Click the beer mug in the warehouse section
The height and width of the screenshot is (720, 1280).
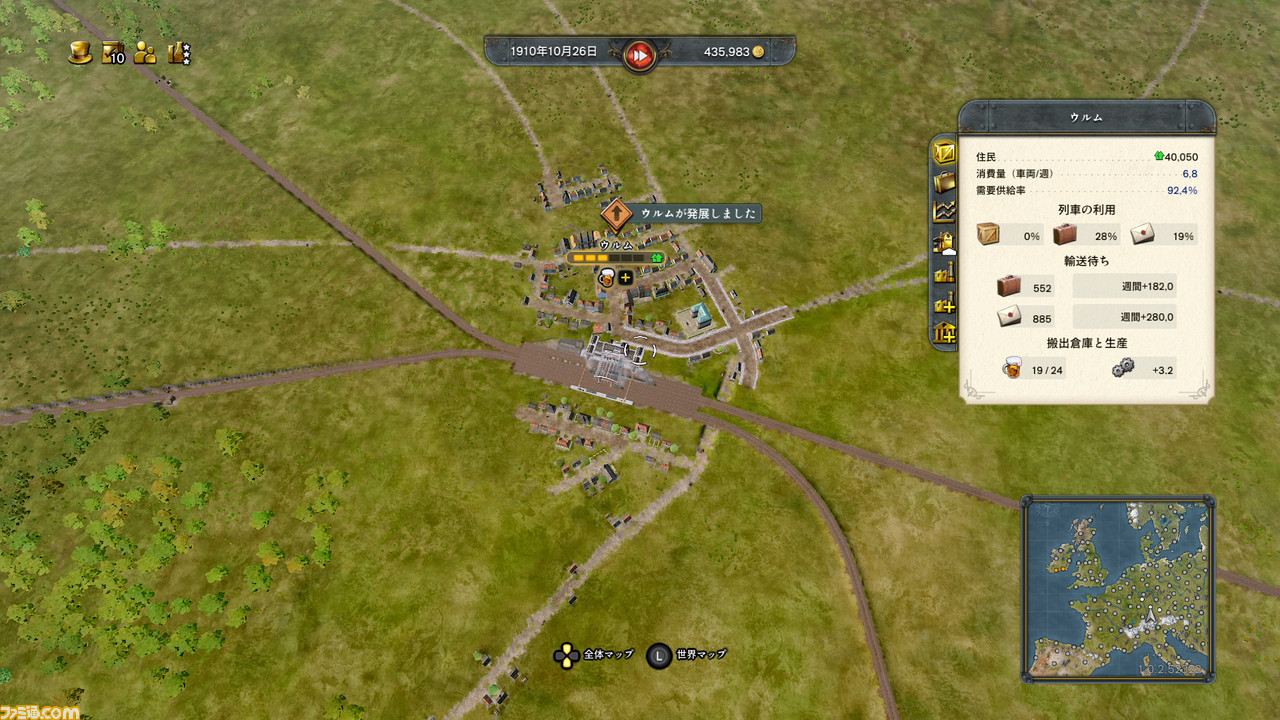coord(1012,368)
